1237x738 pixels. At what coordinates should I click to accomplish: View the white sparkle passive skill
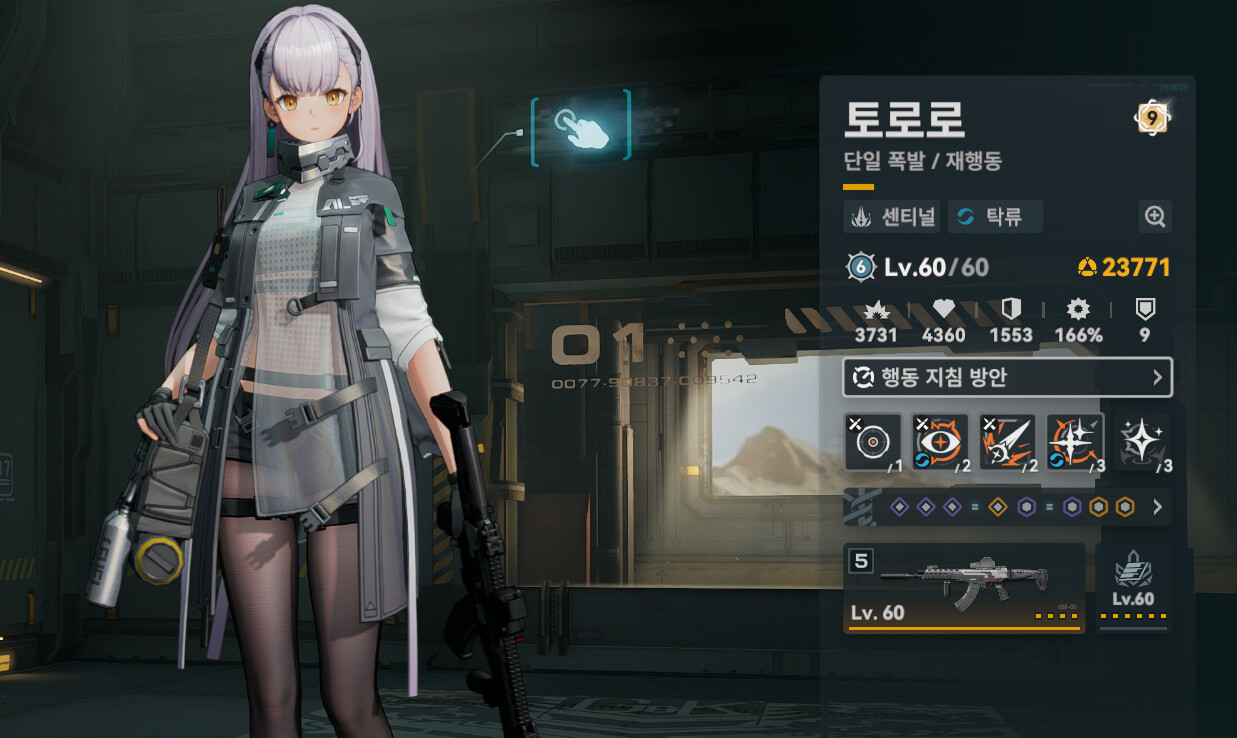pos(1141,441)
